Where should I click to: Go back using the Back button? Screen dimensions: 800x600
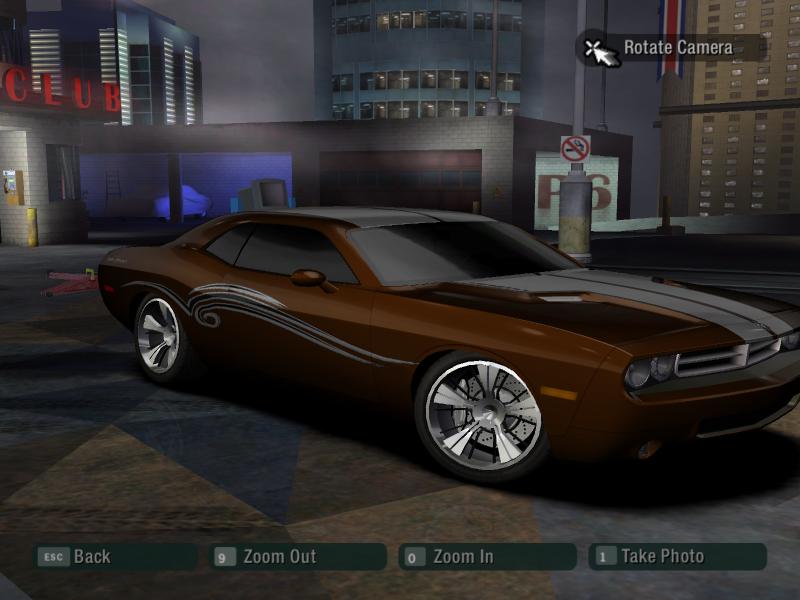click(91, 556)
